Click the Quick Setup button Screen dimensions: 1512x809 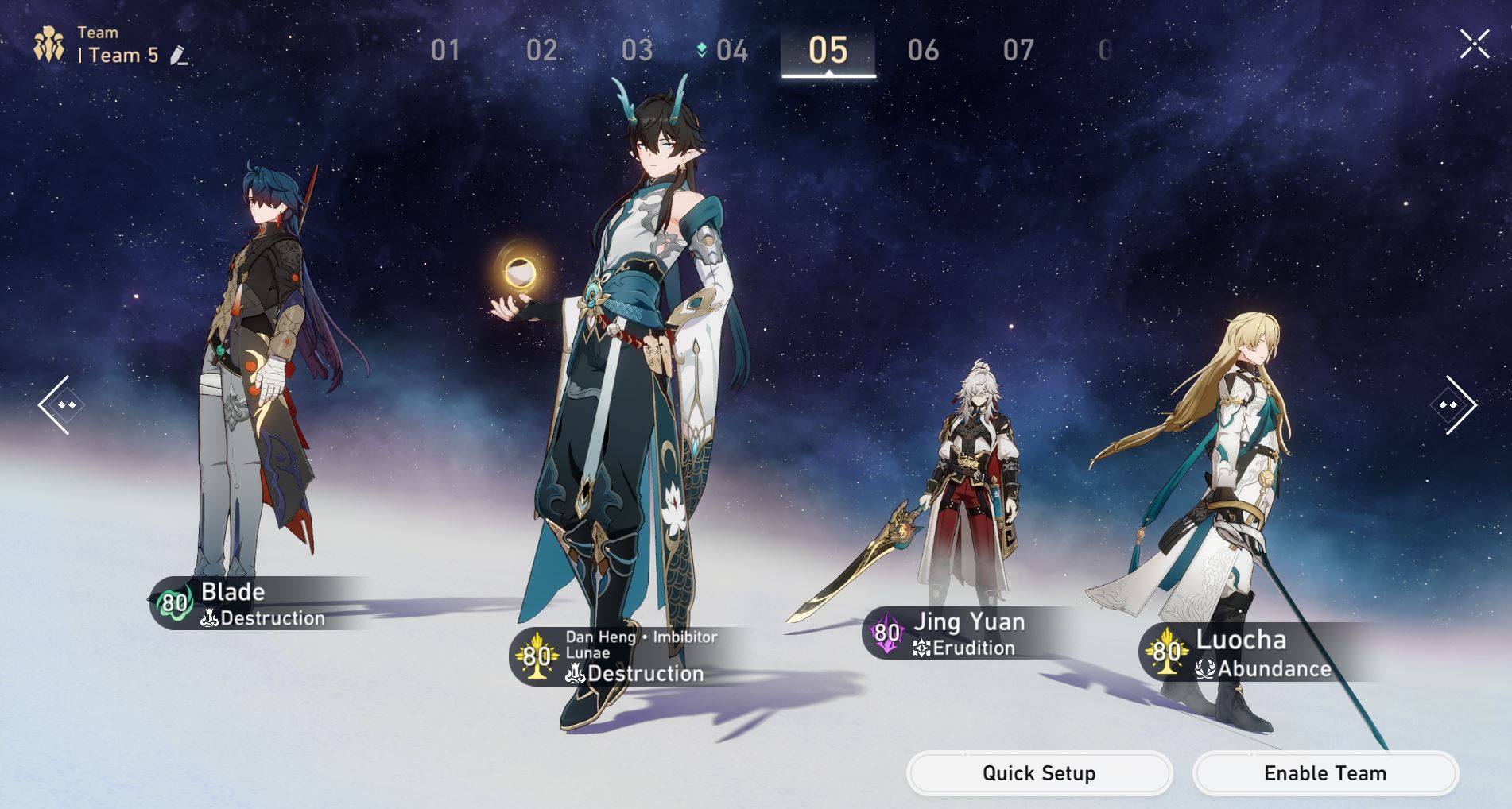click(x=1039, y=773)
